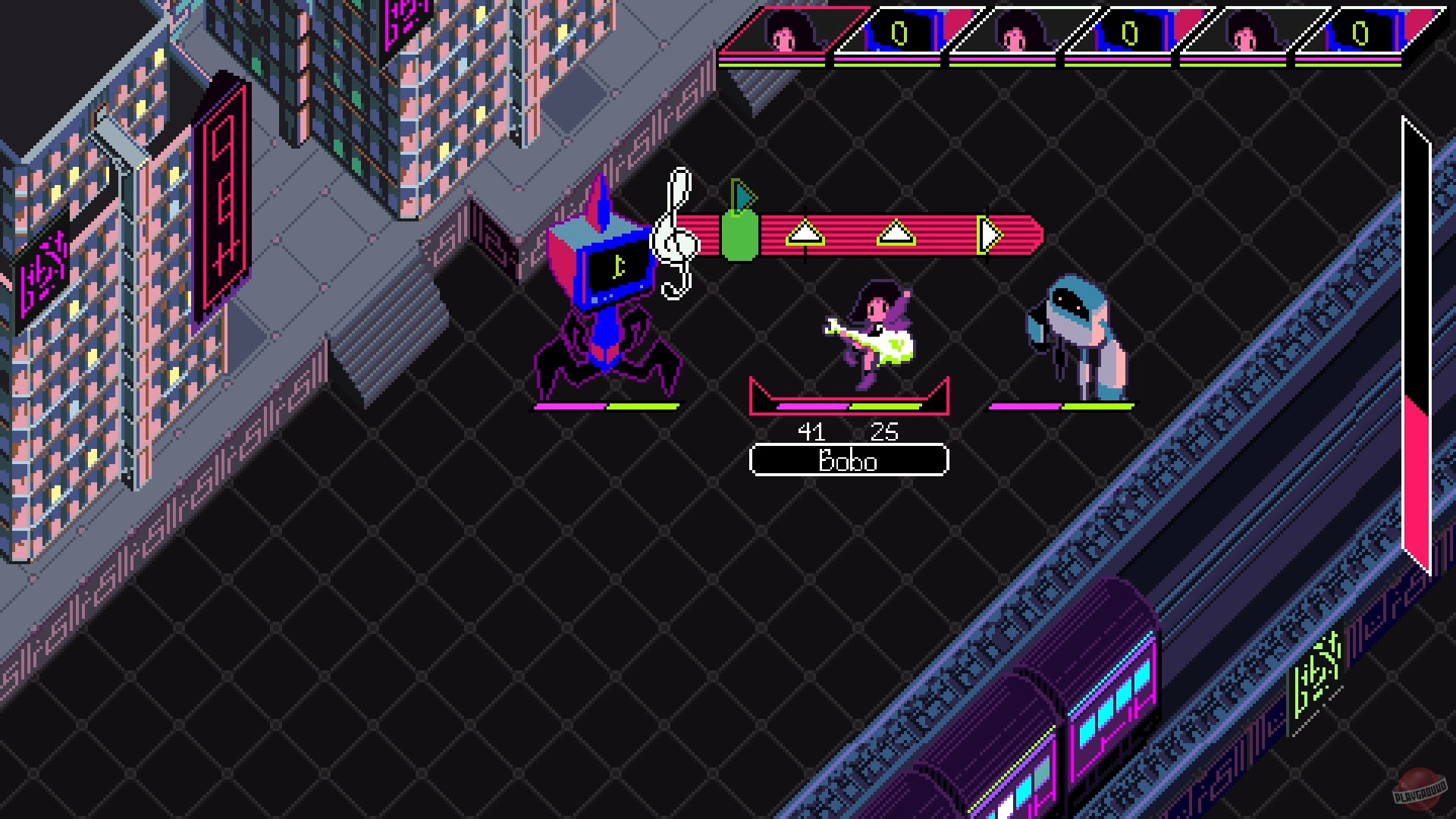This screenshot has height=819, width=1456.
Task: Click the teal flag above the green note
Action: point(744,196)
